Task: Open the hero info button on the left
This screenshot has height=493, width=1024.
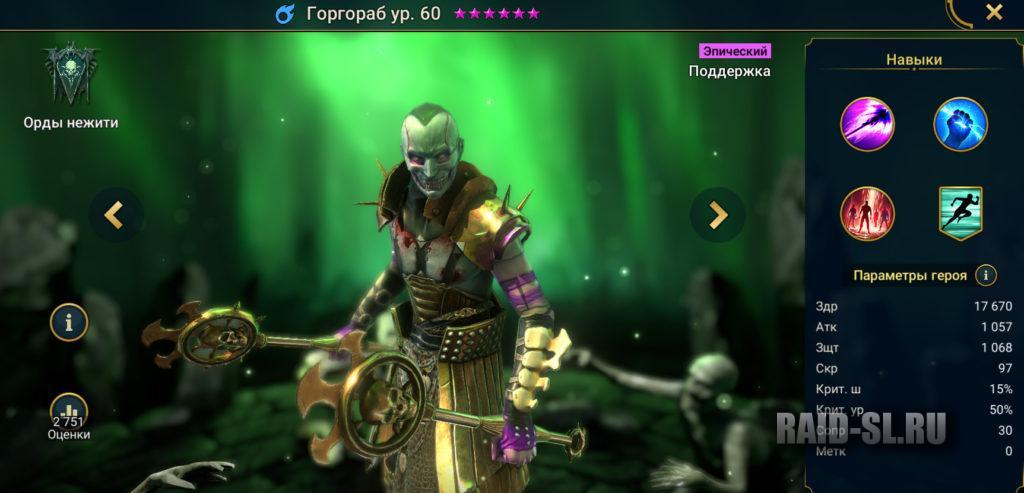Action: pos(70,322)
